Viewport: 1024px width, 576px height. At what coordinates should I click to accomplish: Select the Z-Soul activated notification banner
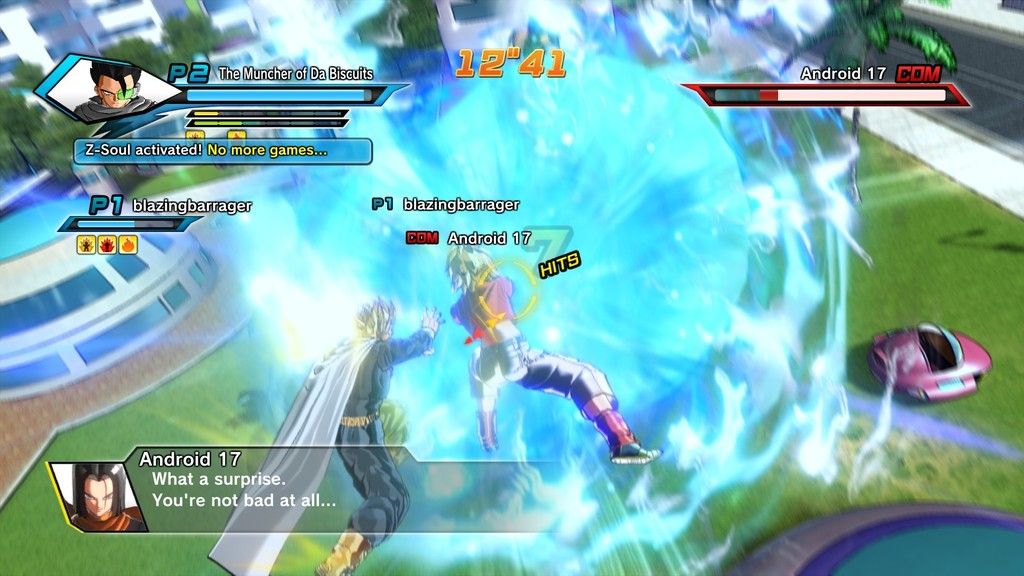pyautogui.click(x=222, y=151)
